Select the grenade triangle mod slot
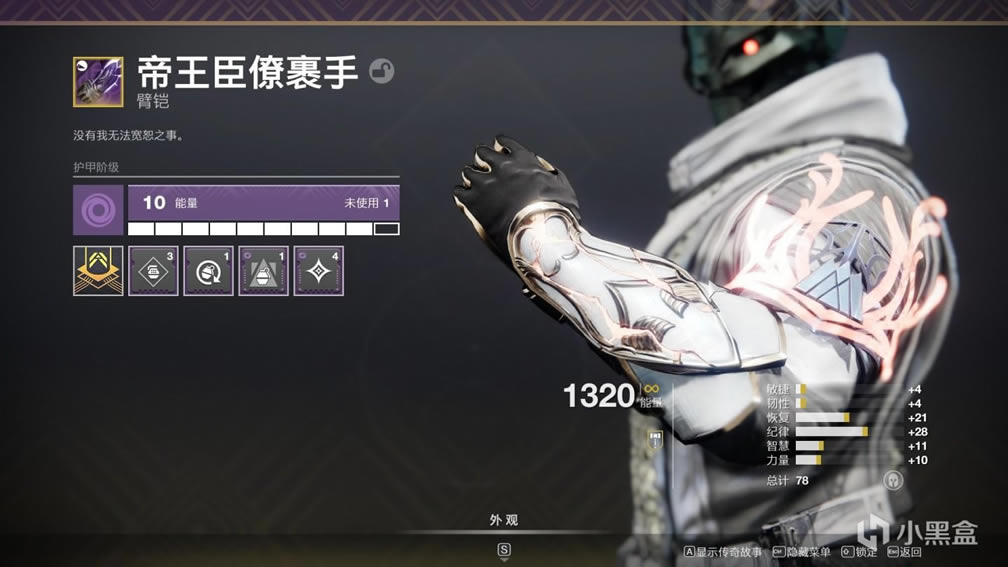1008x567 pixels. coord(263,271)
